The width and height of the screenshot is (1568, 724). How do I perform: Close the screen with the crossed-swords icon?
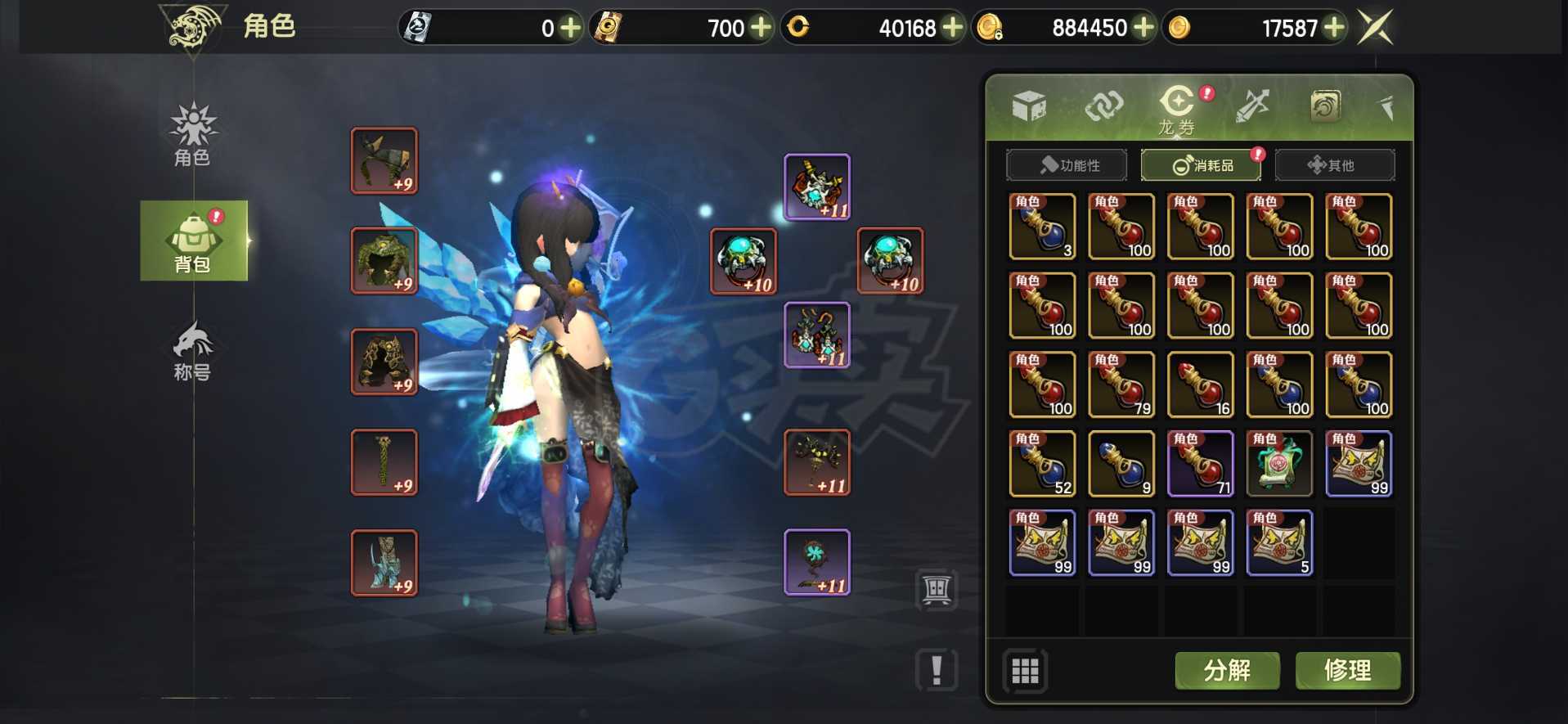point(1375,28)
